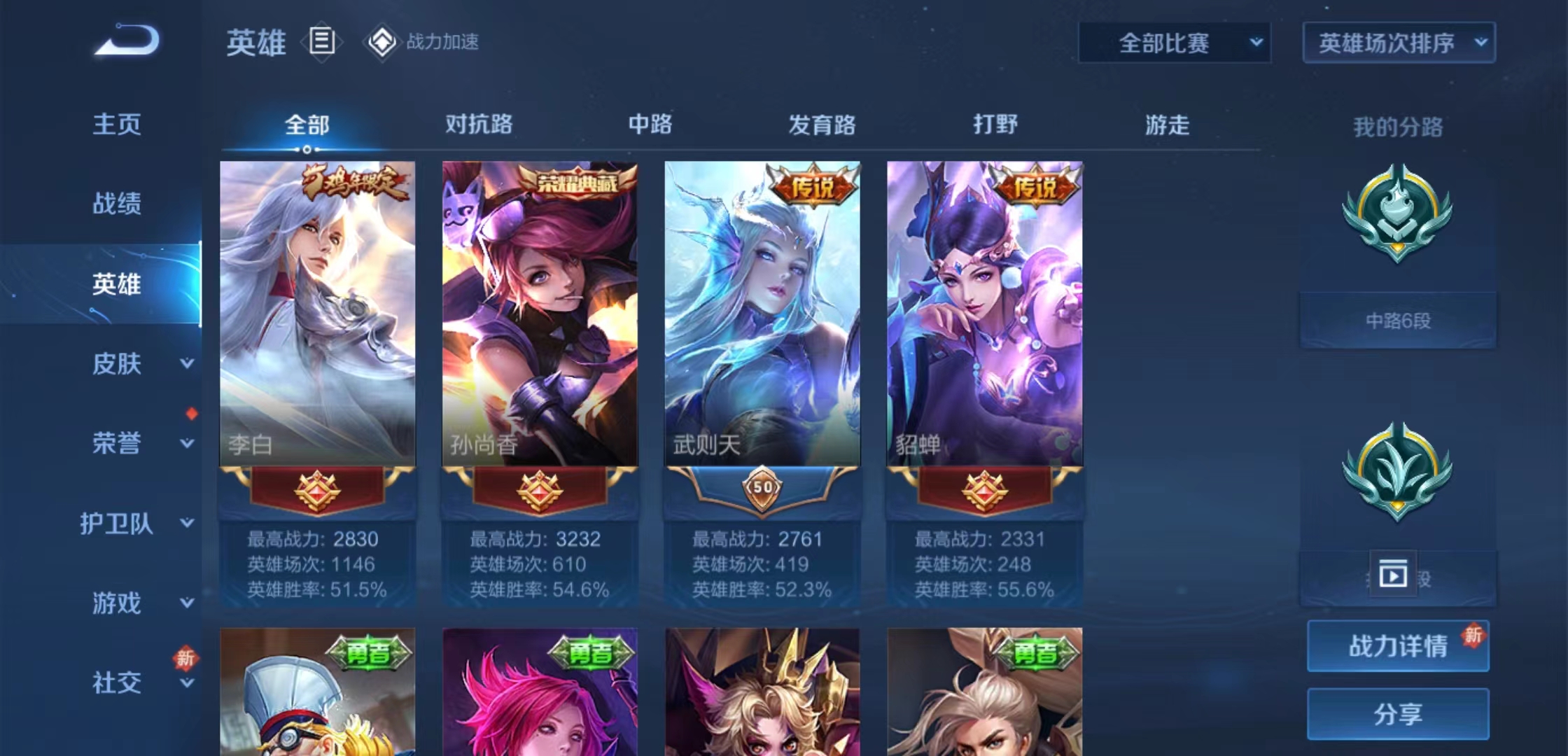Click 武则天's blue level 50 badge
Image resolution: width=1568 pixels, height=756 pixels.
(762, 490)
